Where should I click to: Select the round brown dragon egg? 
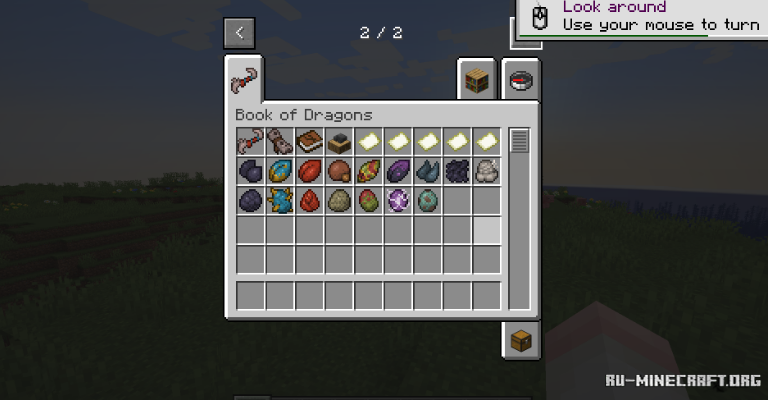click(339, 171)
